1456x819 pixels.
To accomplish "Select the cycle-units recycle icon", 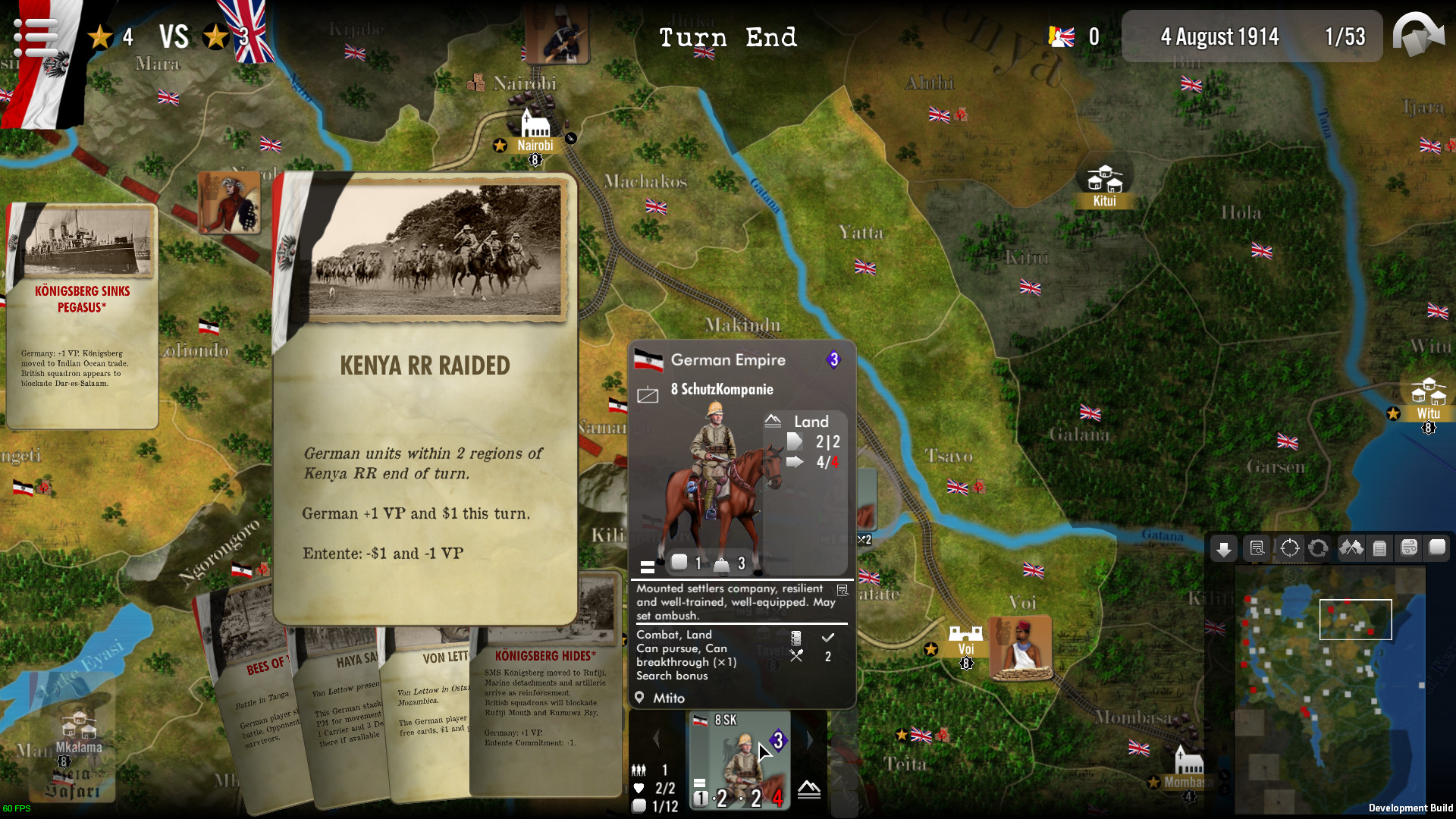I will point(1319,548).
